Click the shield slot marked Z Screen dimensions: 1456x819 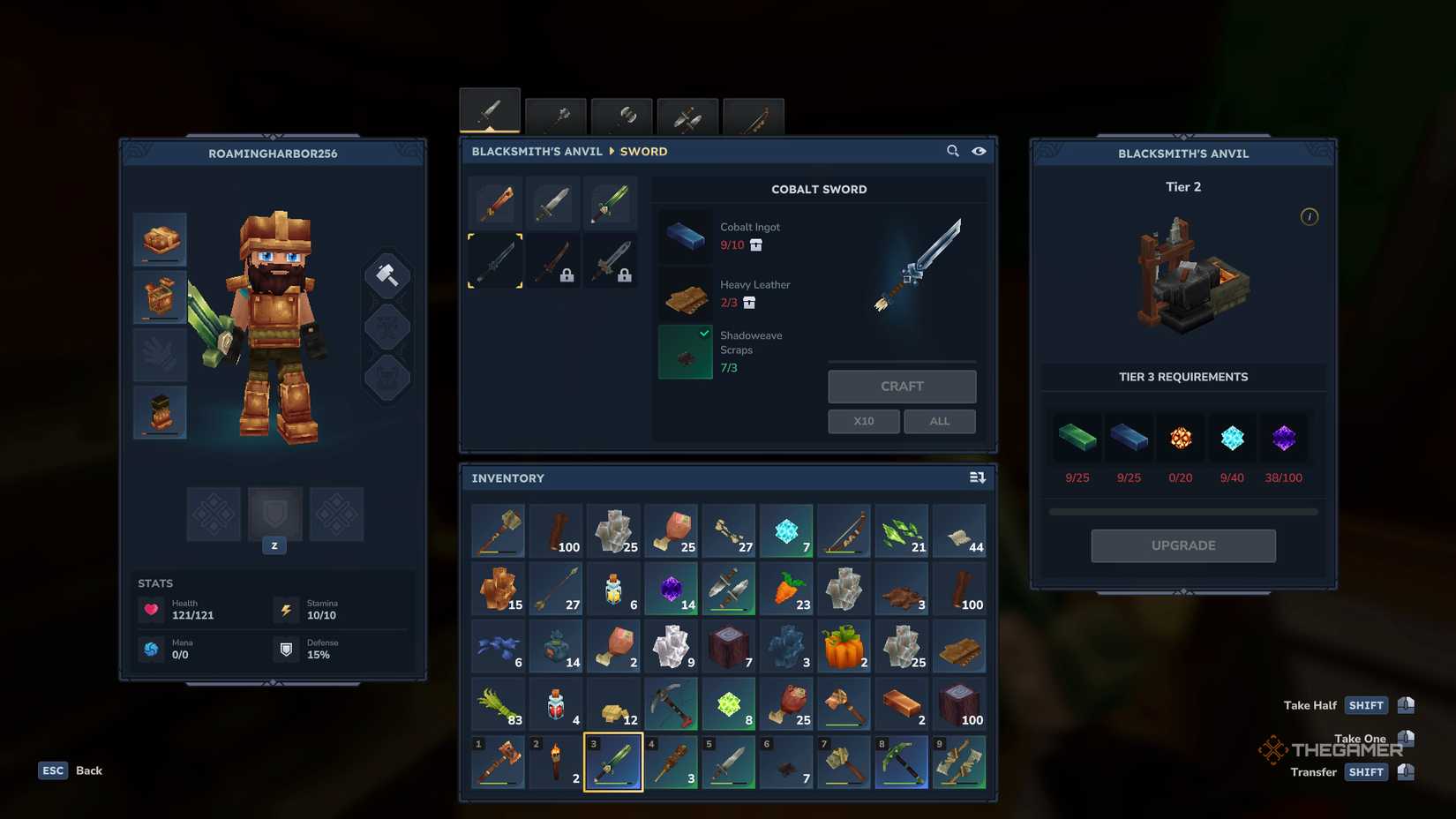(274, 514)
